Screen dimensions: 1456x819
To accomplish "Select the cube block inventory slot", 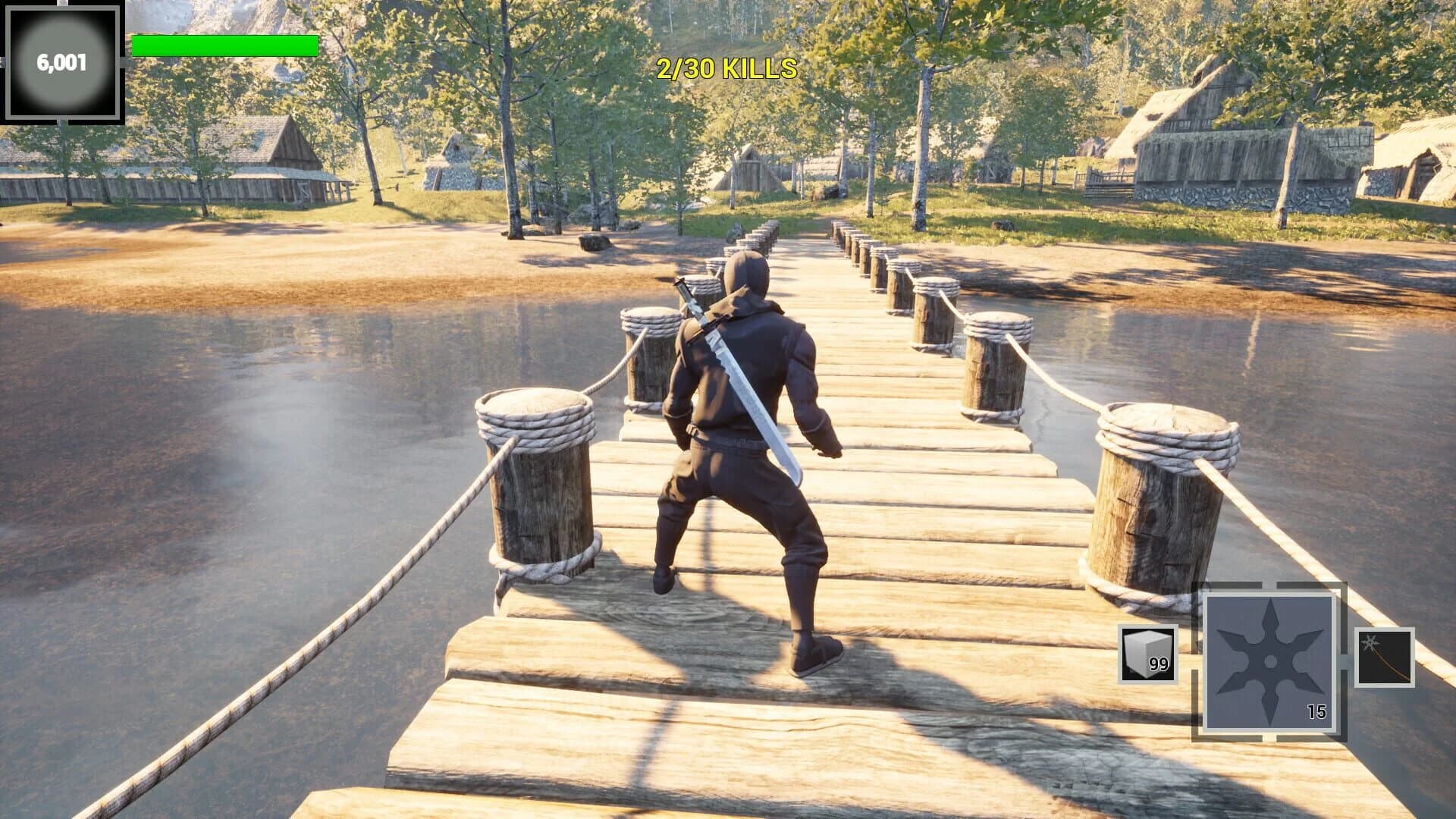I will coord(1148,653).
